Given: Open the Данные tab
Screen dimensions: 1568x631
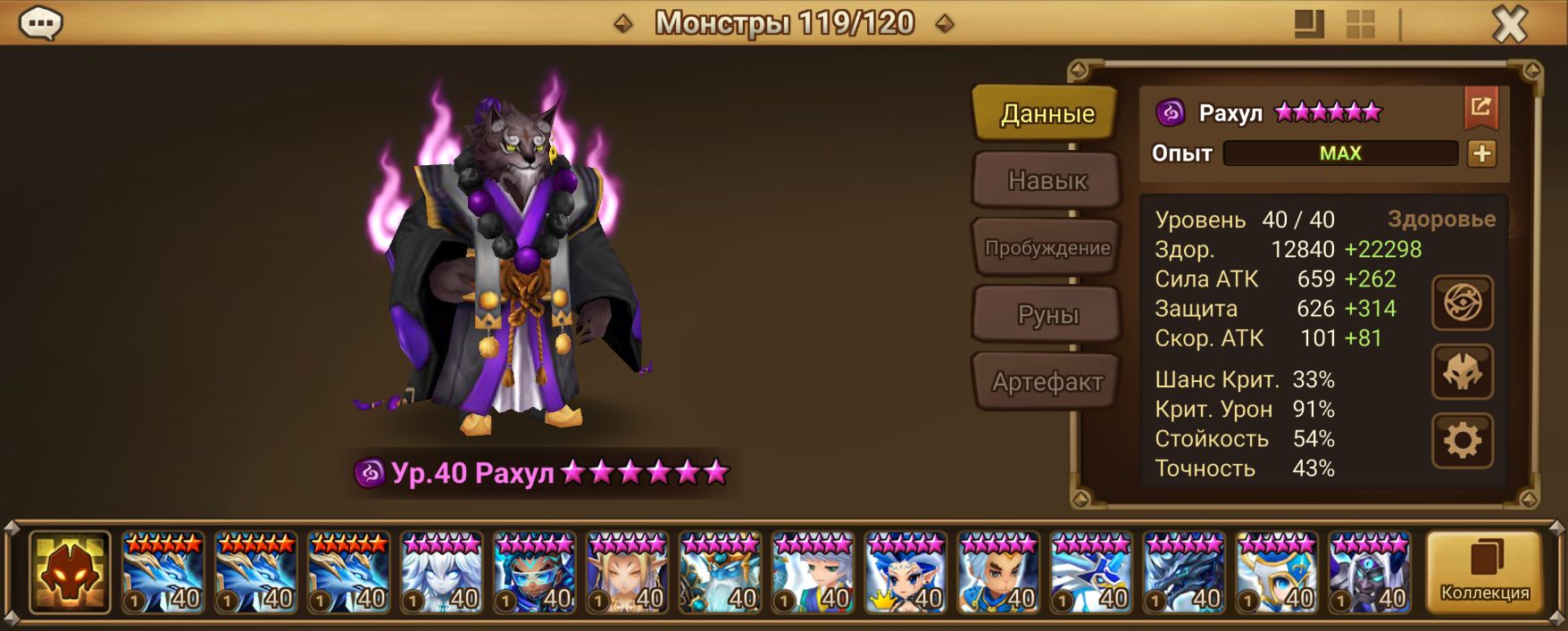Looking at the screenshot, I should point(1046,113).
